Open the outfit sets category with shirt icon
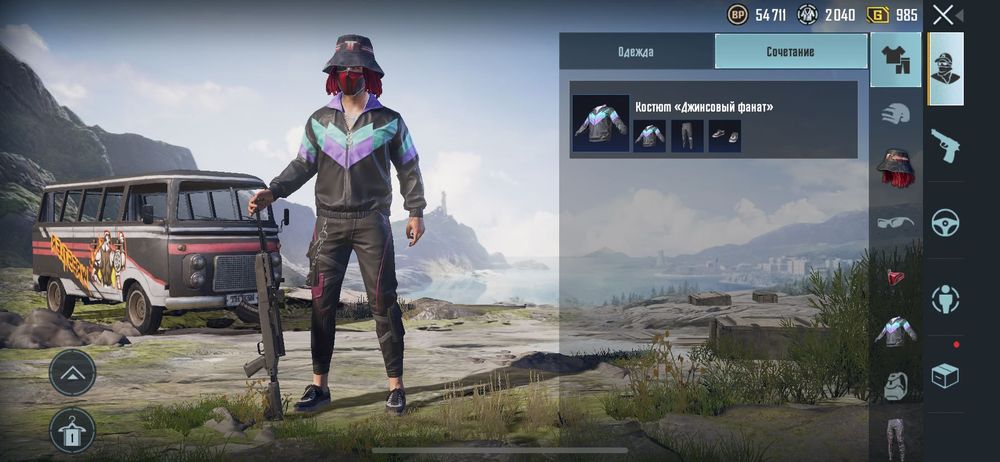The image size is (1000, 462). pos(896,60)
